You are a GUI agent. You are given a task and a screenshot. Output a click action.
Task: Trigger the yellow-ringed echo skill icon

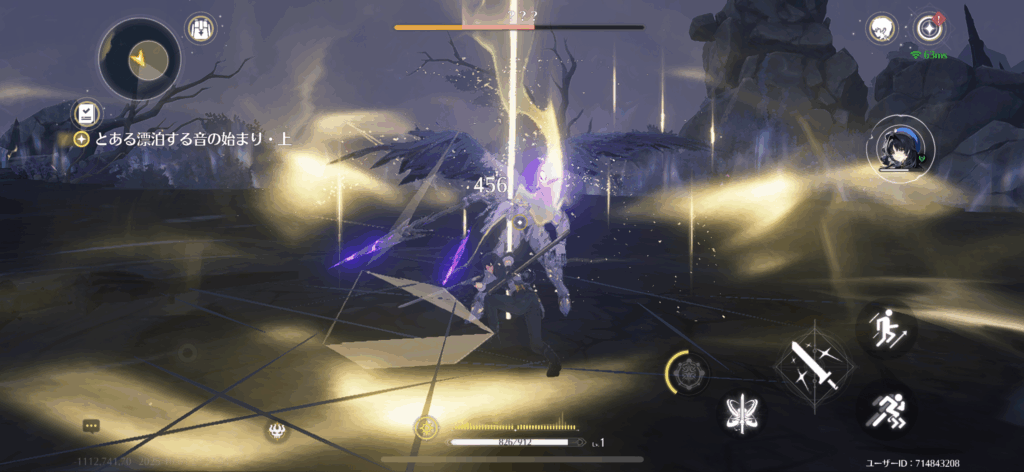[689, 375]
